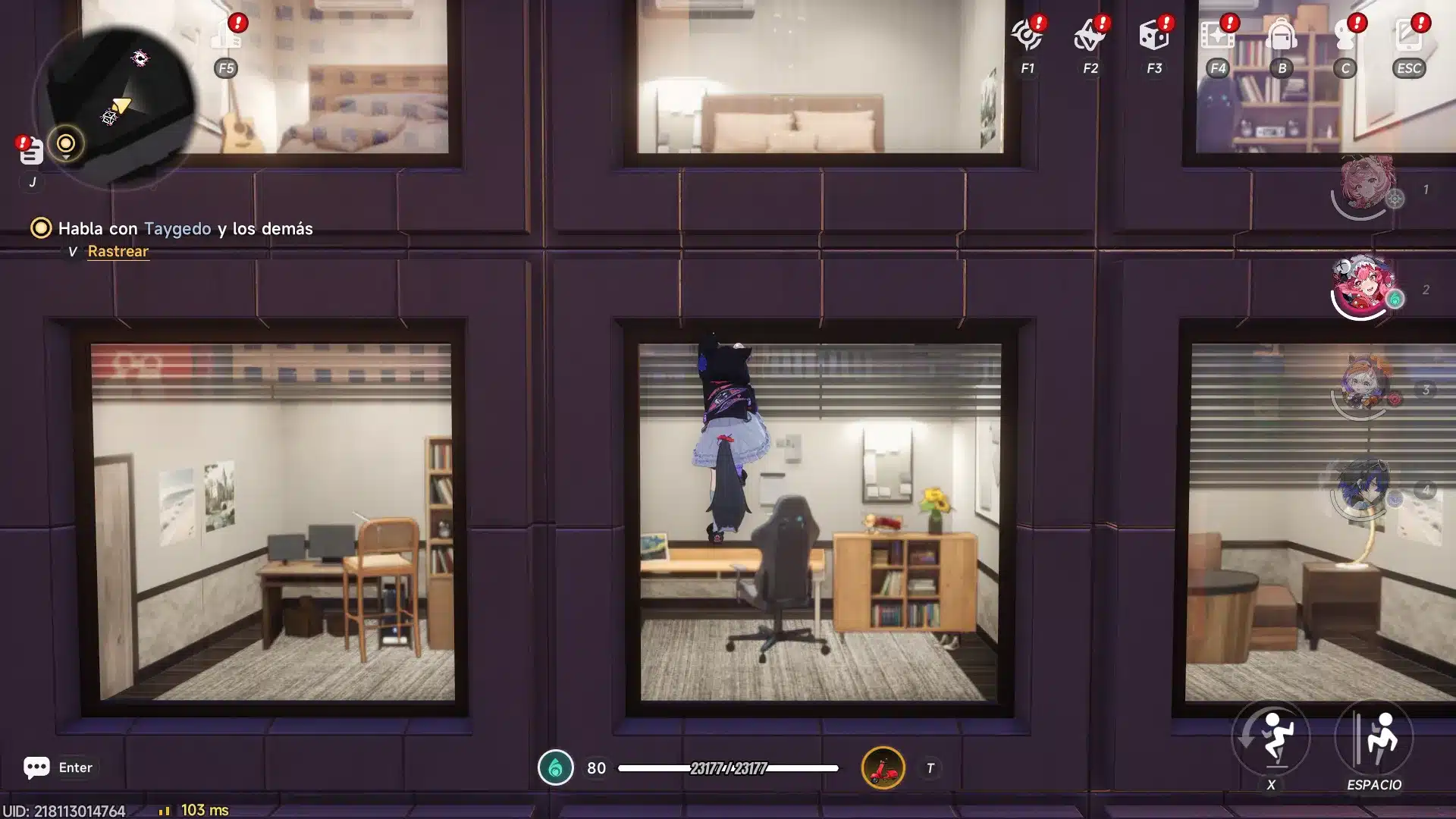This screenshot has height=819, width=1456.
Task: Open the phone main menu
Action: [1409, 36]
